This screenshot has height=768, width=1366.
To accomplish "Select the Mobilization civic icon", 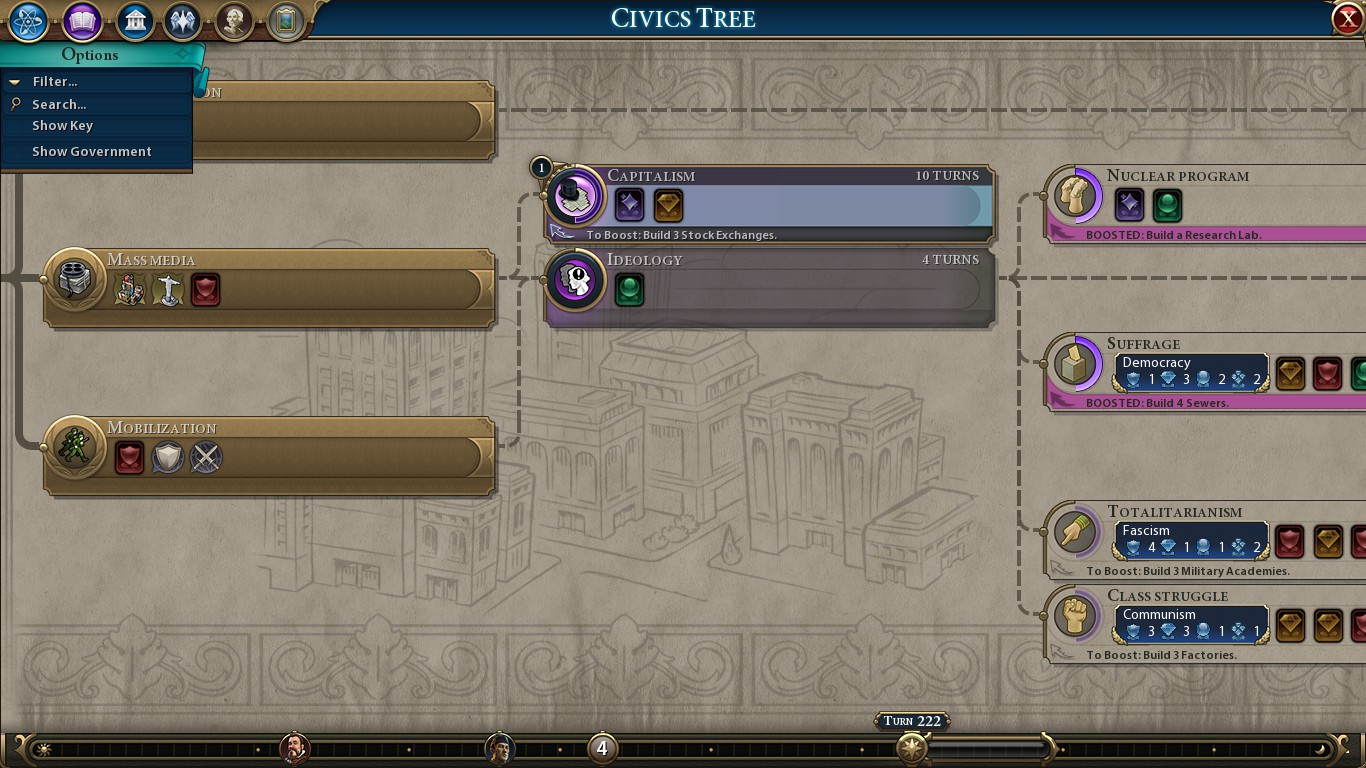I will (x=74, y=447).
